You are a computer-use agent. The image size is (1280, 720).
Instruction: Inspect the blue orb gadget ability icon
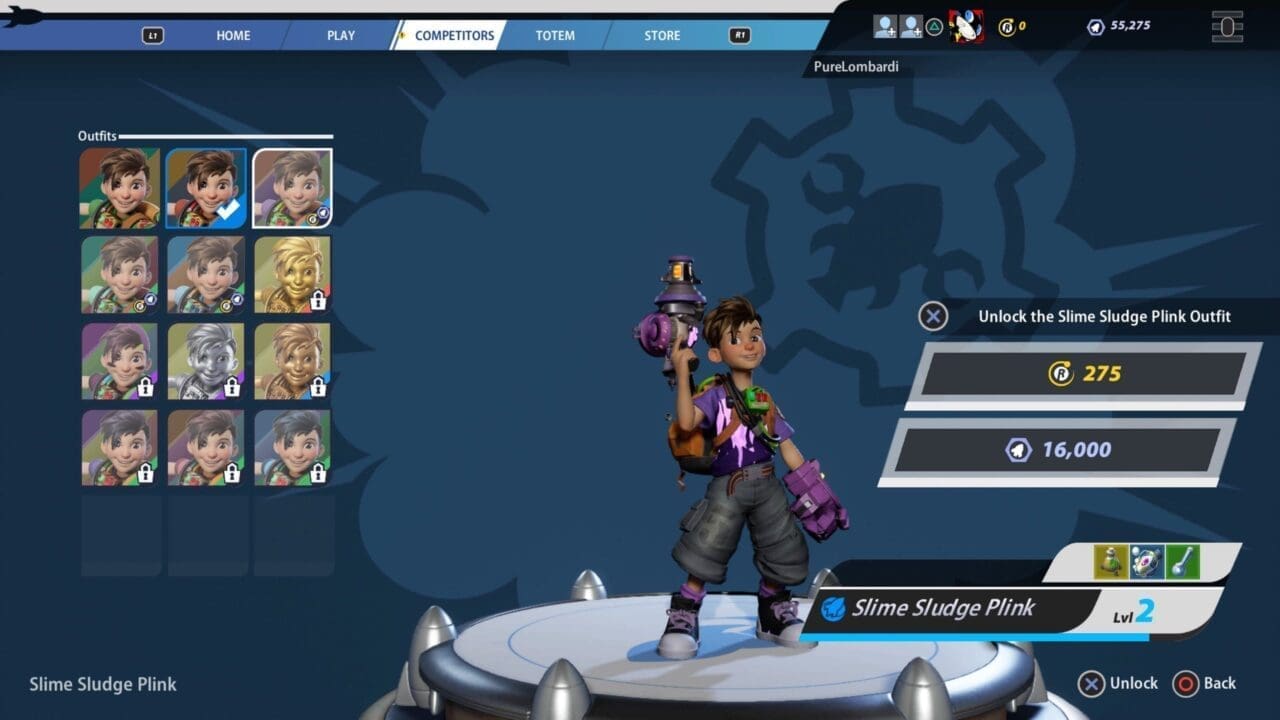1147,562
